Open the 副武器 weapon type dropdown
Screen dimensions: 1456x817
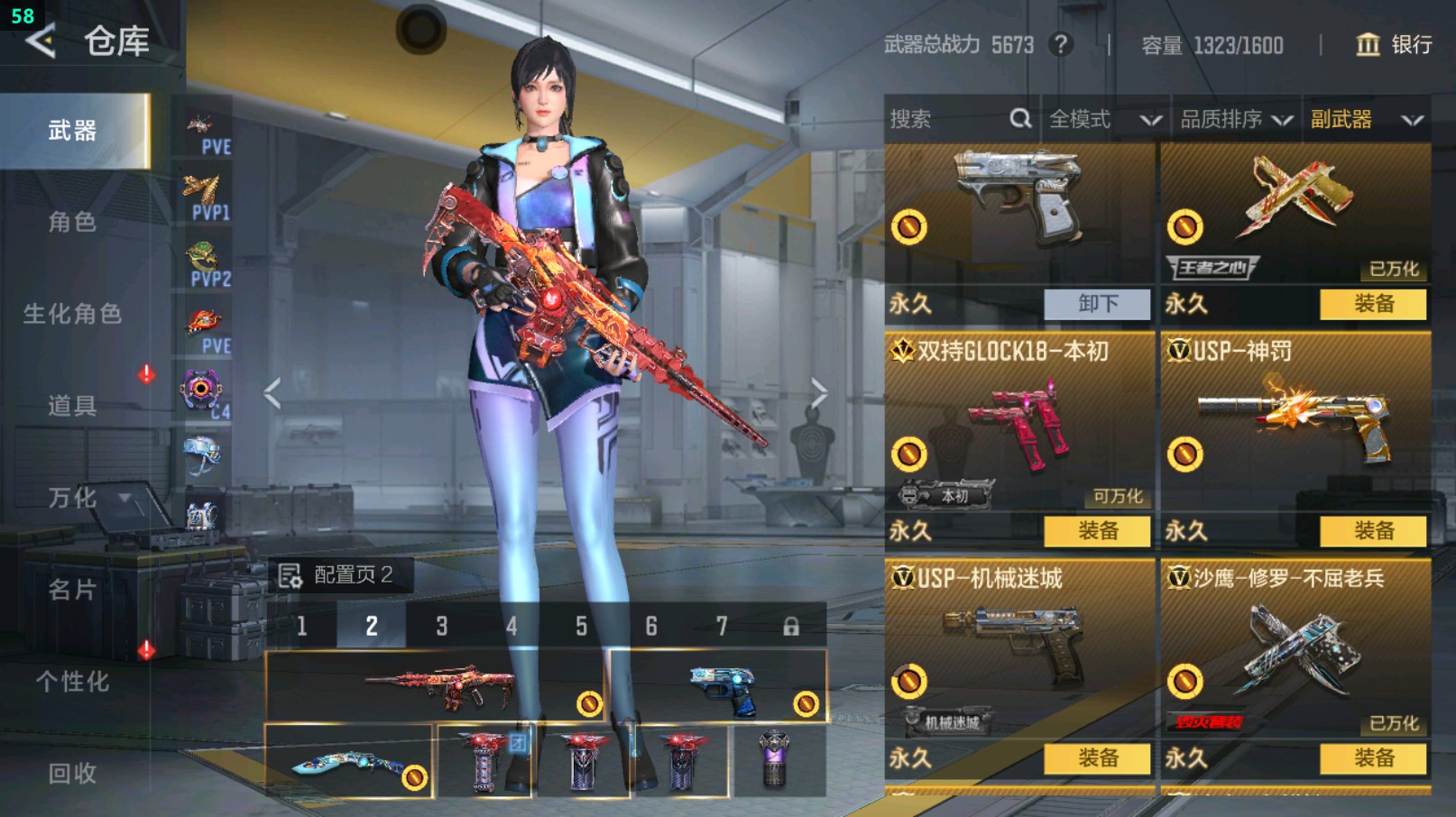click(1366, 119)
